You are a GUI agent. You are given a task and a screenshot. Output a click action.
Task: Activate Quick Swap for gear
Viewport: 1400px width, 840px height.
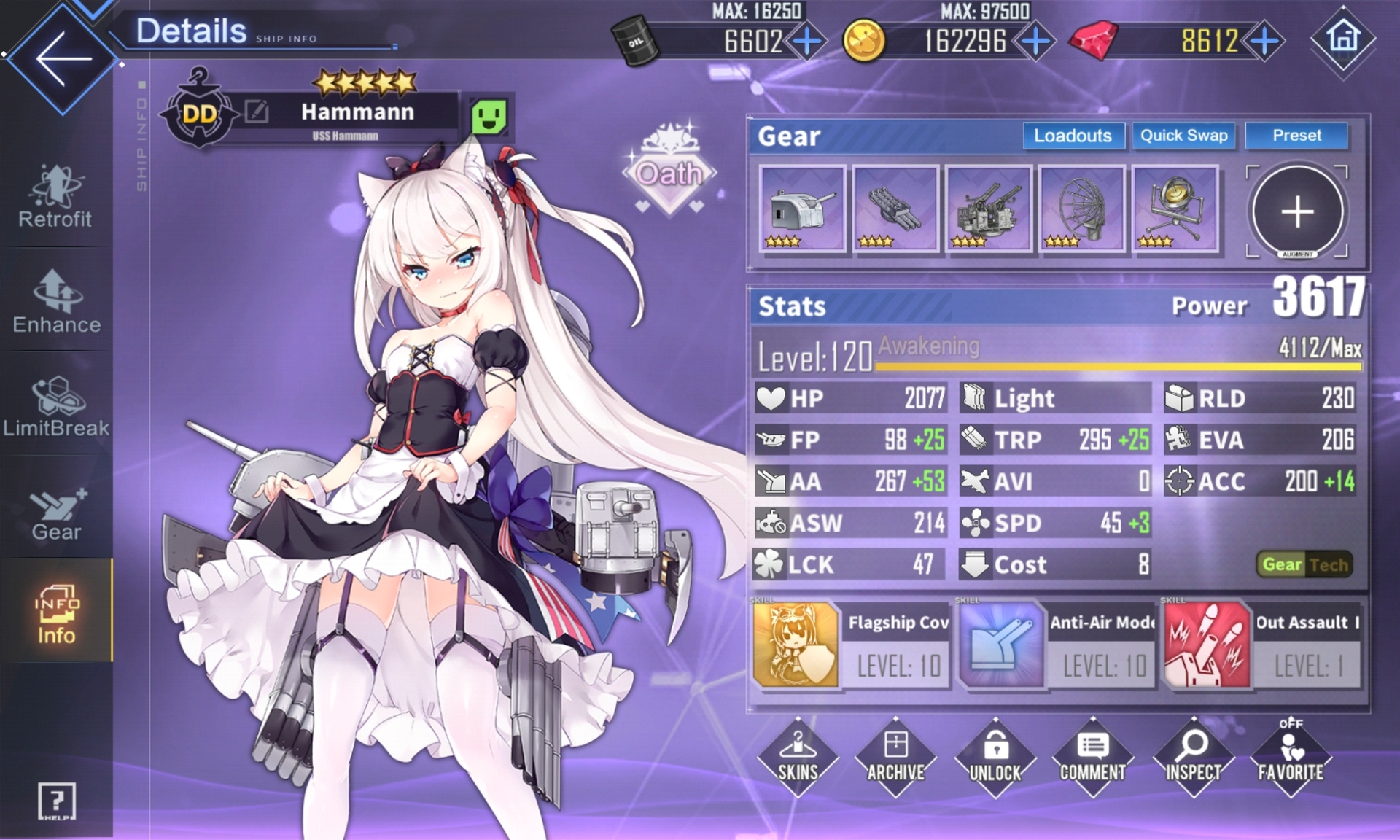pyautogui.click(x=1183, y=136)
